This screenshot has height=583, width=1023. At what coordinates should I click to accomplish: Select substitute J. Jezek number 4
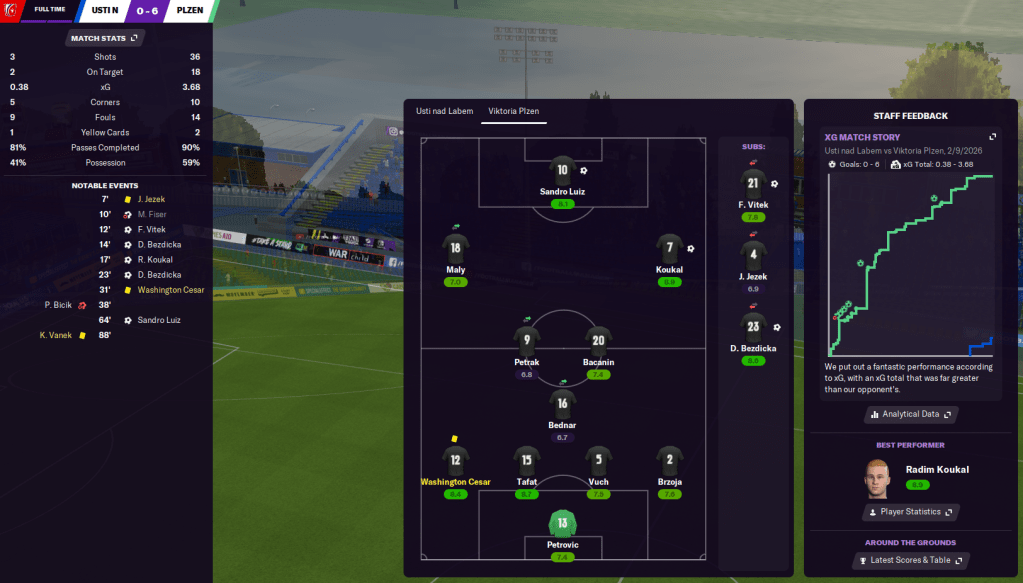[753, 255]
